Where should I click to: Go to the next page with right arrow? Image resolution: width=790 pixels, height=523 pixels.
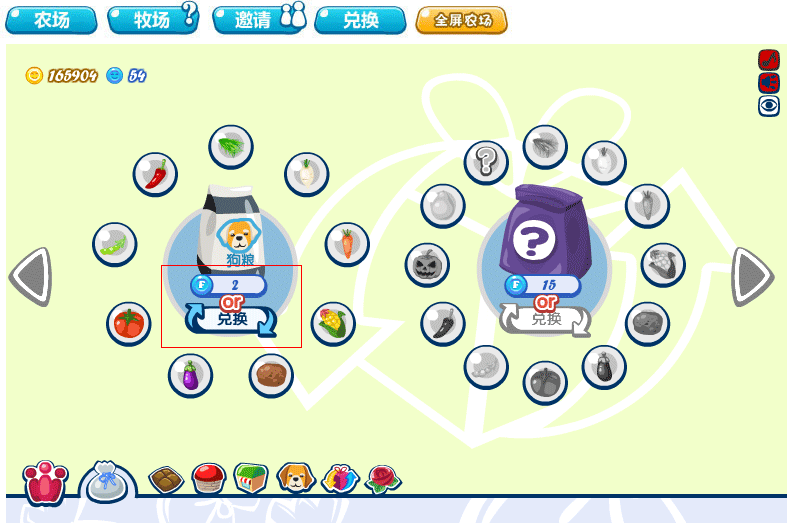752,276
